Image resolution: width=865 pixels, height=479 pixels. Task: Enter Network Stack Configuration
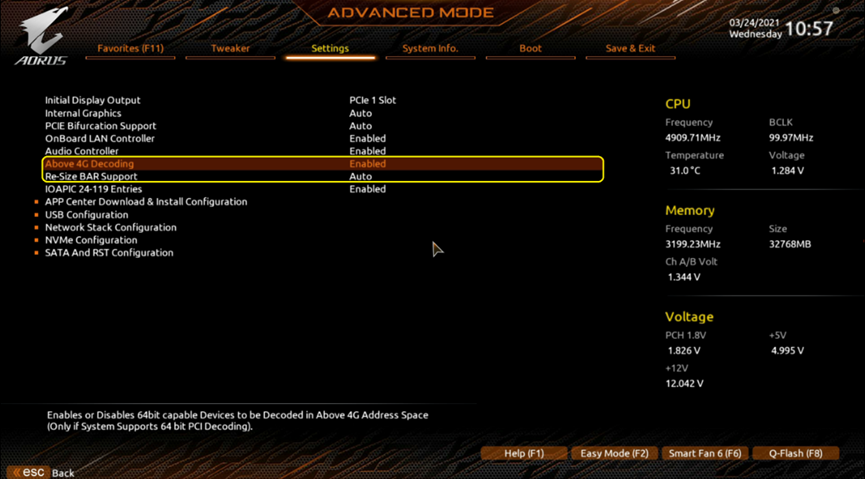coord(110,227)
